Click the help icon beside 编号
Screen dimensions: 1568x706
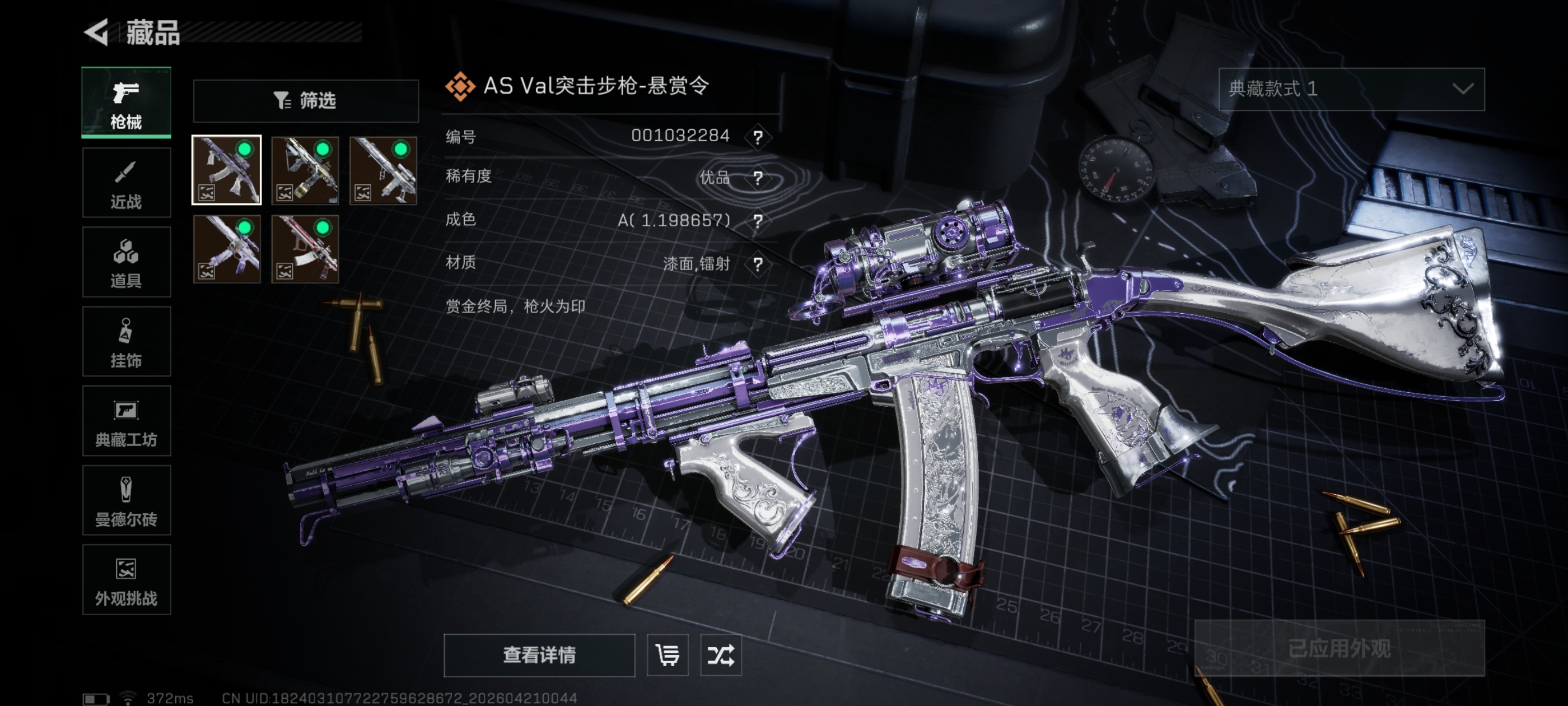click(758, 137)
